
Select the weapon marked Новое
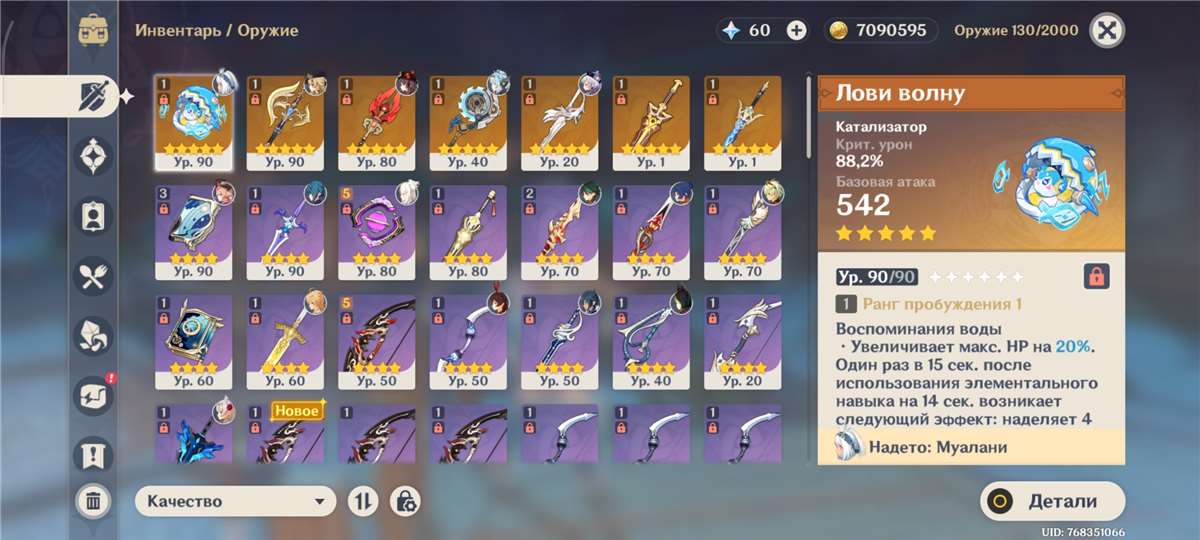coord(285,435)
